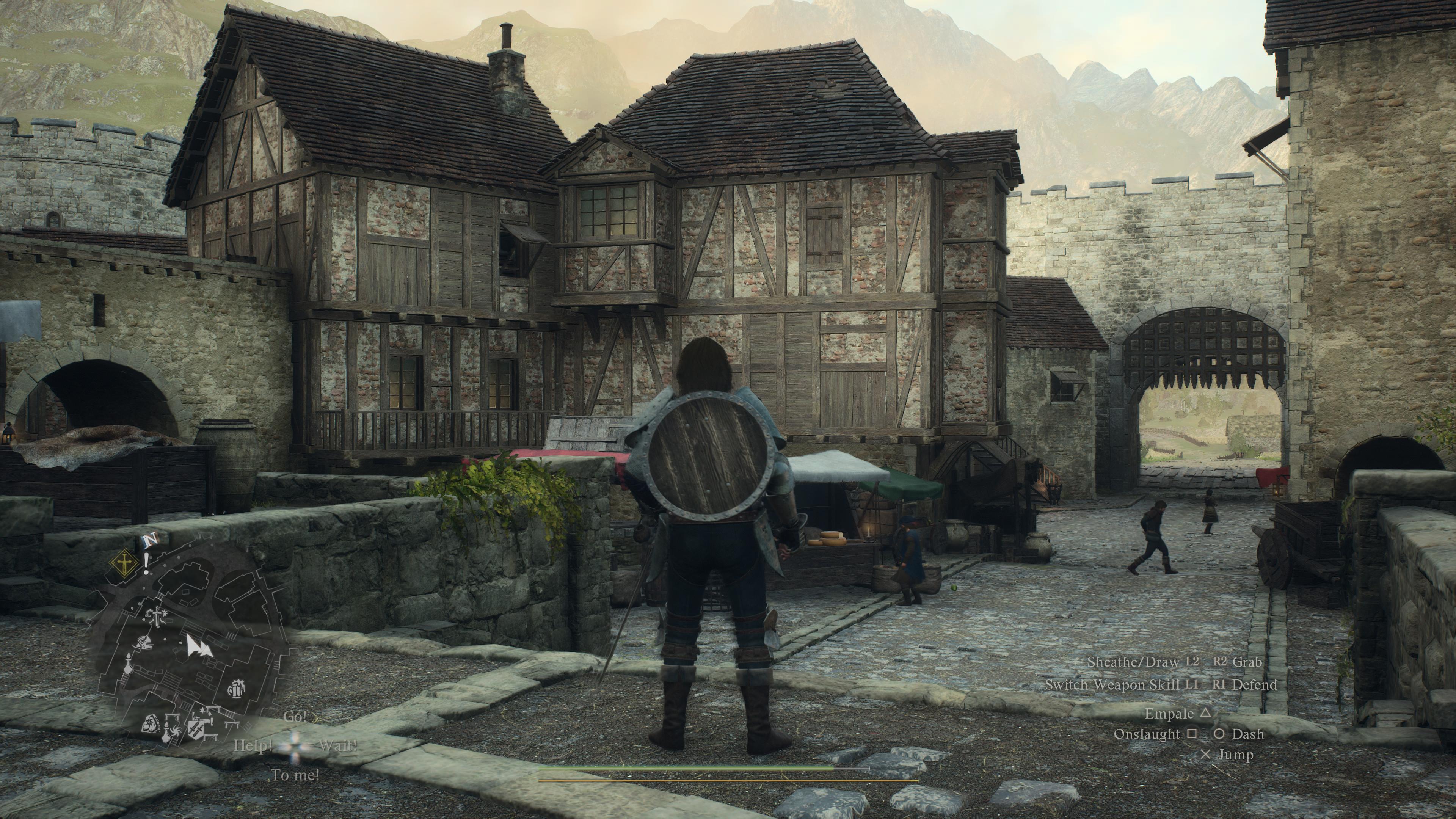Select the beer mug tavern icon
Viewport: 1456px width, 819px height.
click(x=235, y=689)
